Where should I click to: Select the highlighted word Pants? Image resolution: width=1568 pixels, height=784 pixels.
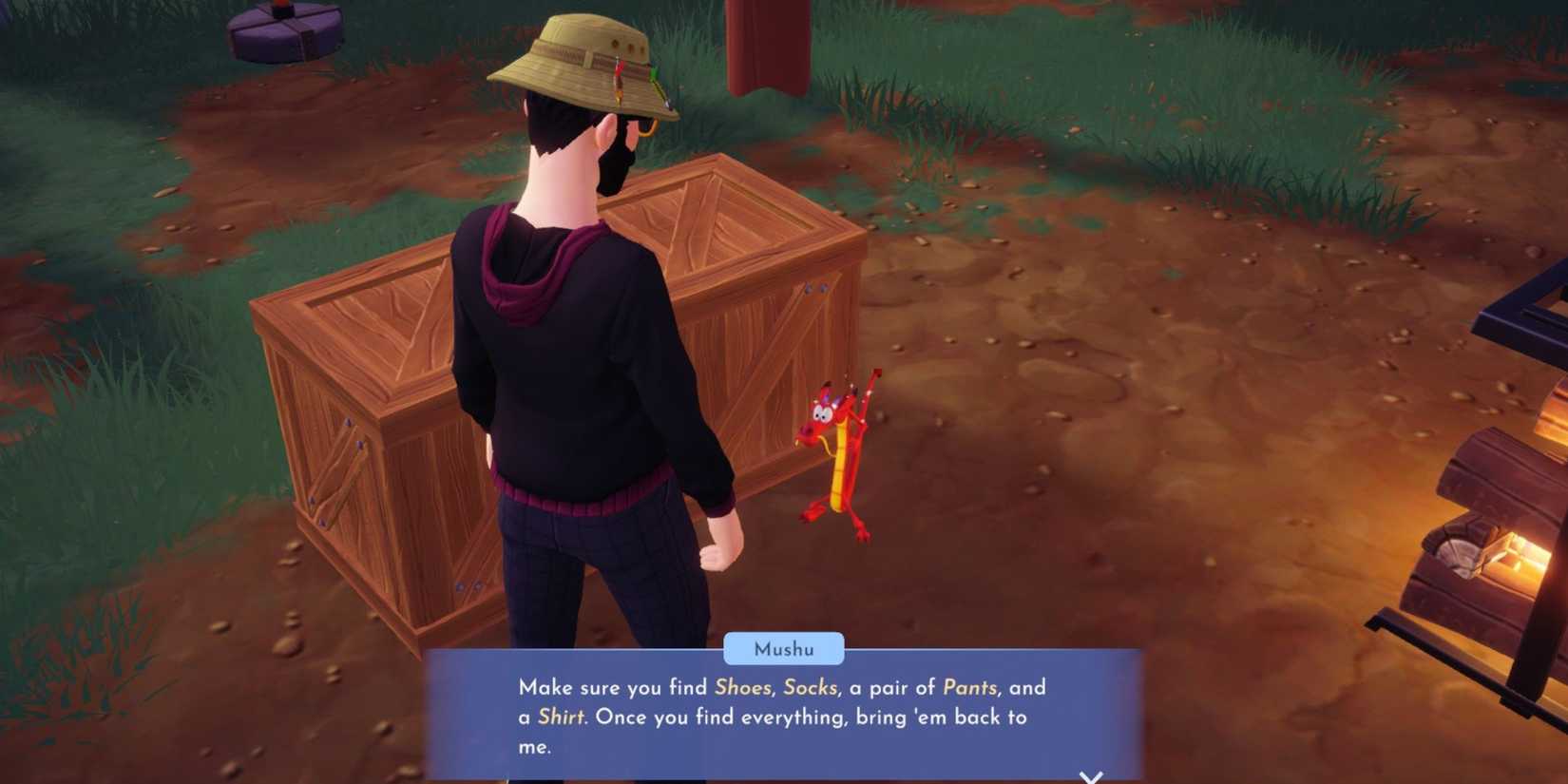[x=972, y=687]
